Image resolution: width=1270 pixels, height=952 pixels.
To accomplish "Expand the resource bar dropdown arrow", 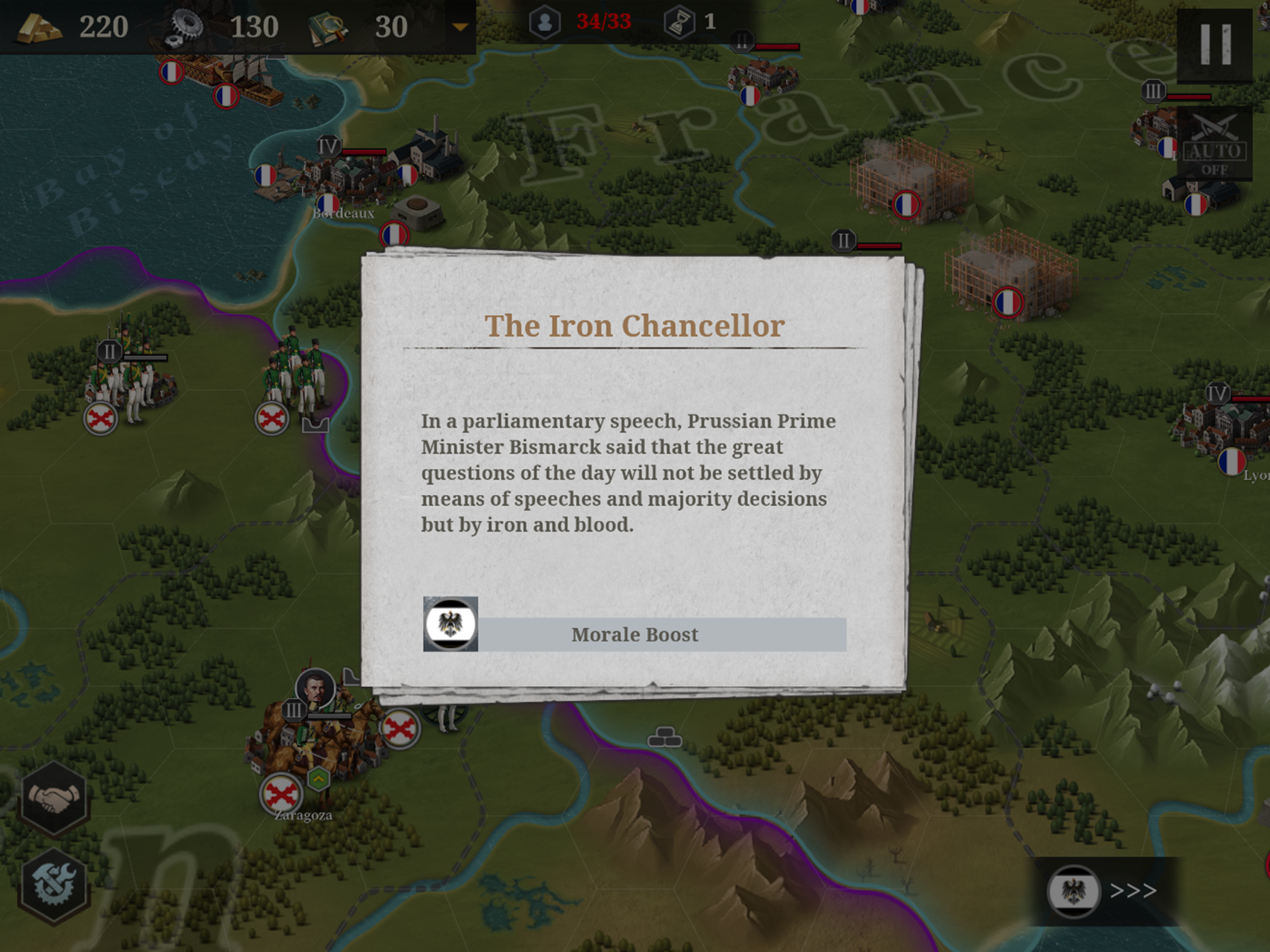I will pos(460,27).
